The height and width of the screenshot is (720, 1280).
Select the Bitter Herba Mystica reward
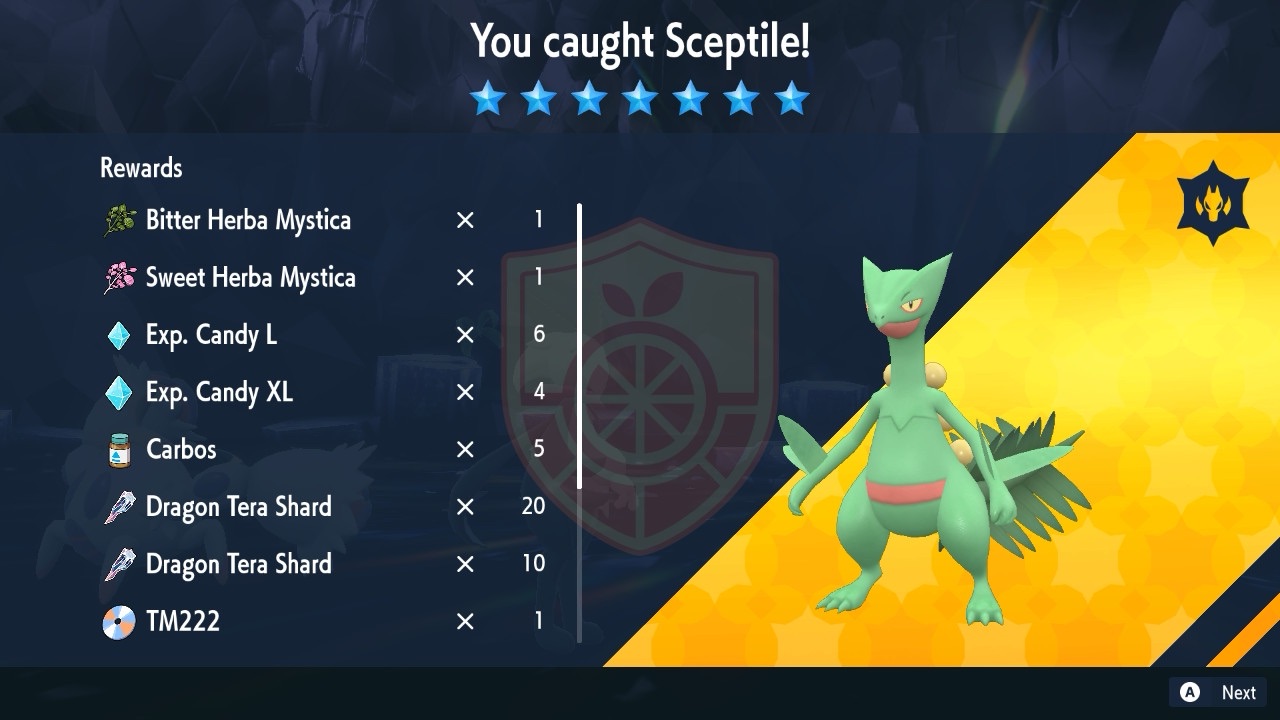click(x=248, y=220)
